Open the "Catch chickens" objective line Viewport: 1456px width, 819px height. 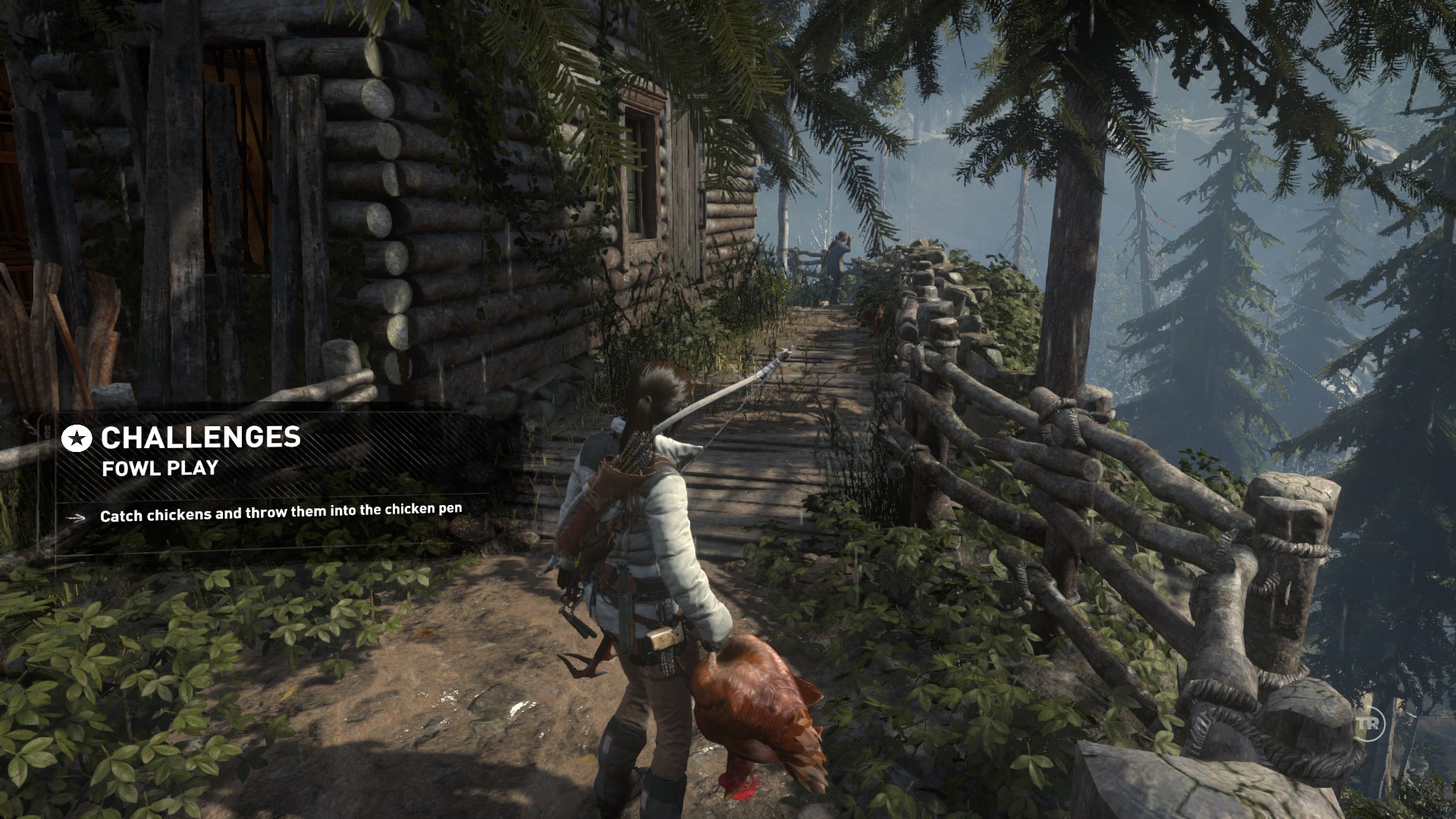tap(281, 513)
